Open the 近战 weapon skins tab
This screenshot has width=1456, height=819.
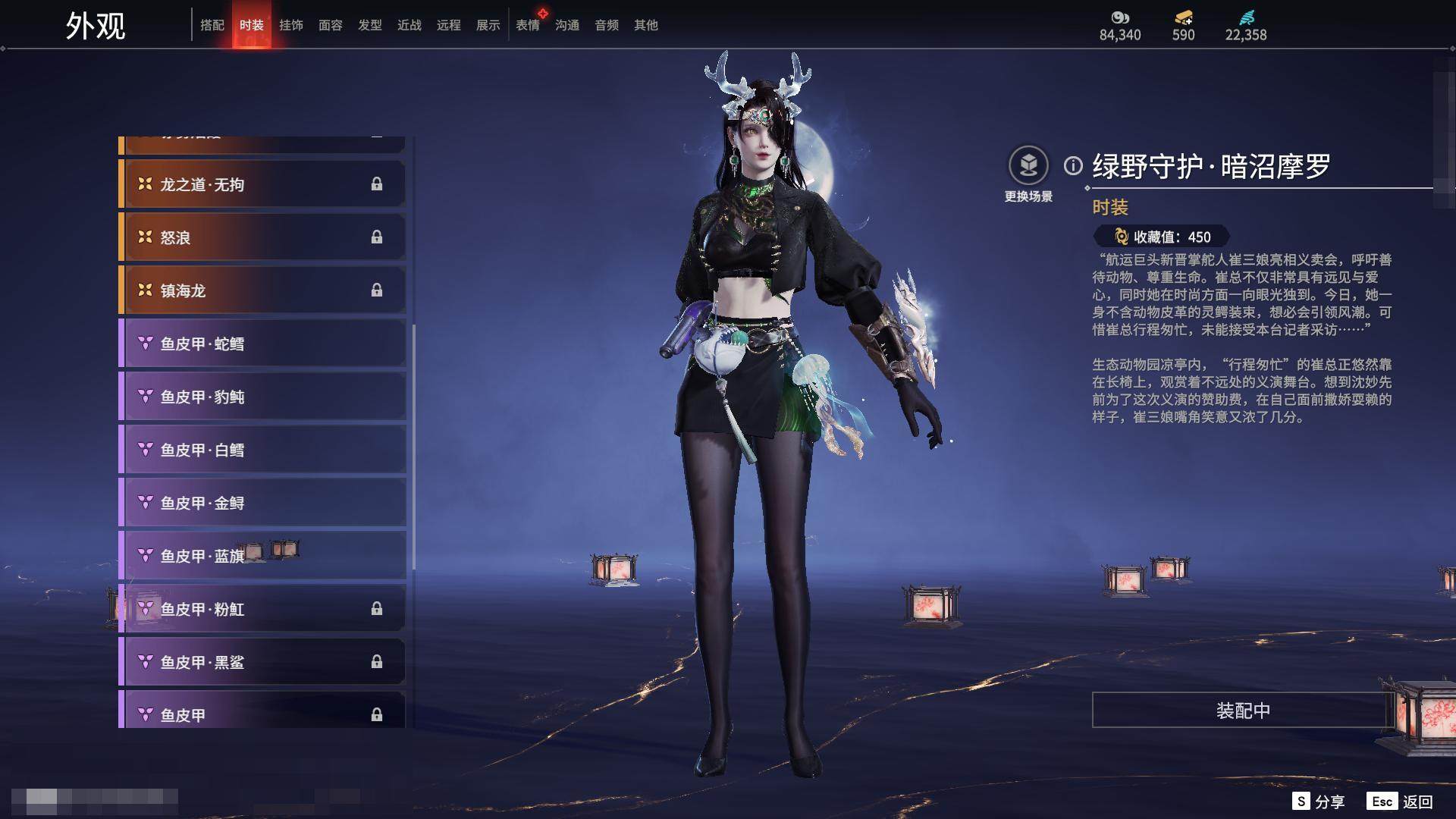click(409, 25)
